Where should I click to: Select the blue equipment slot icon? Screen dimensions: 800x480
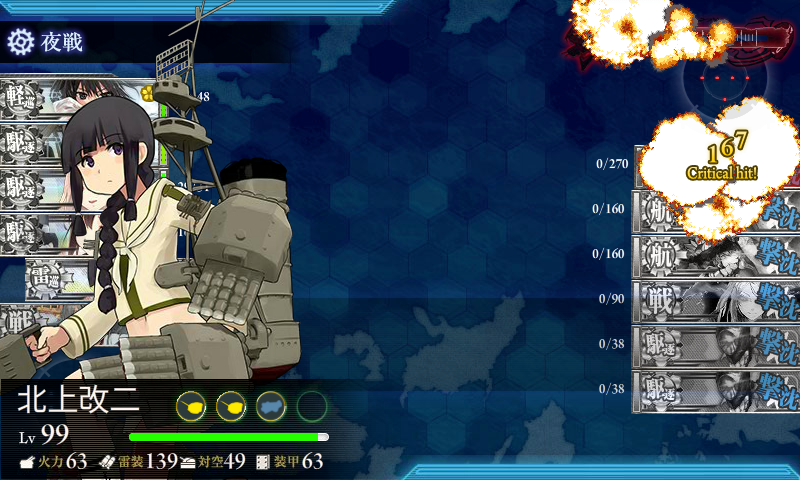click(x=271, y=405)
